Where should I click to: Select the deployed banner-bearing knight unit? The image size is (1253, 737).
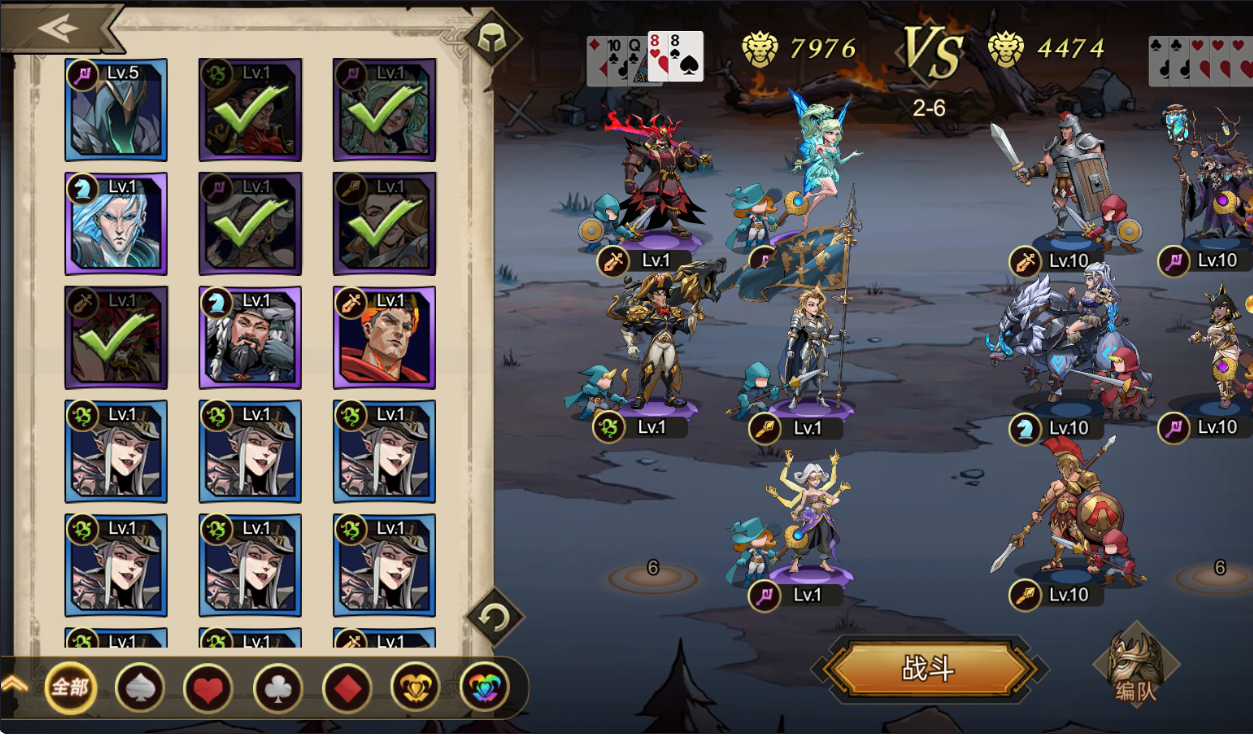click(x=812, y=345)
